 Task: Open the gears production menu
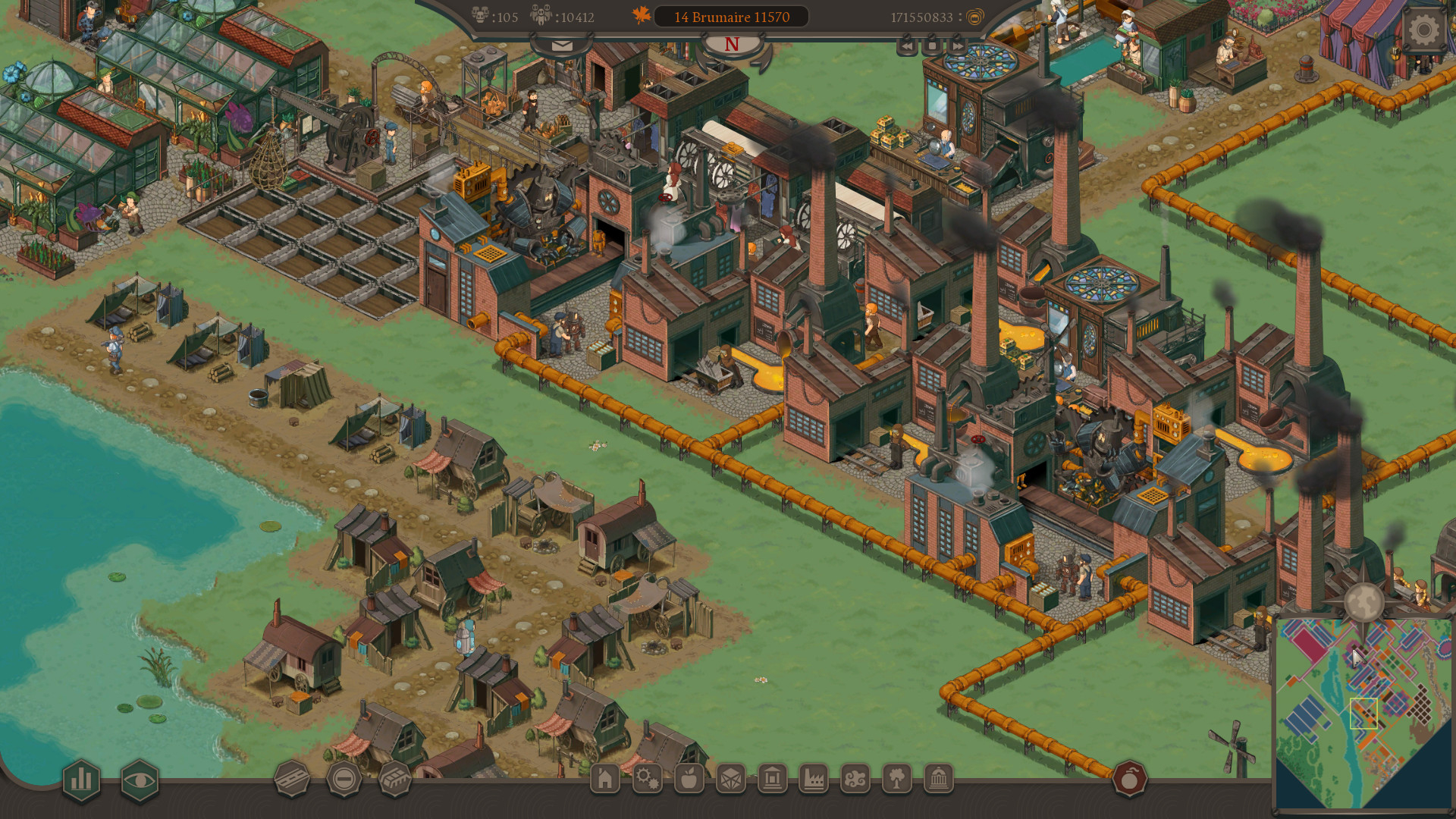click(x=648, y=780)
